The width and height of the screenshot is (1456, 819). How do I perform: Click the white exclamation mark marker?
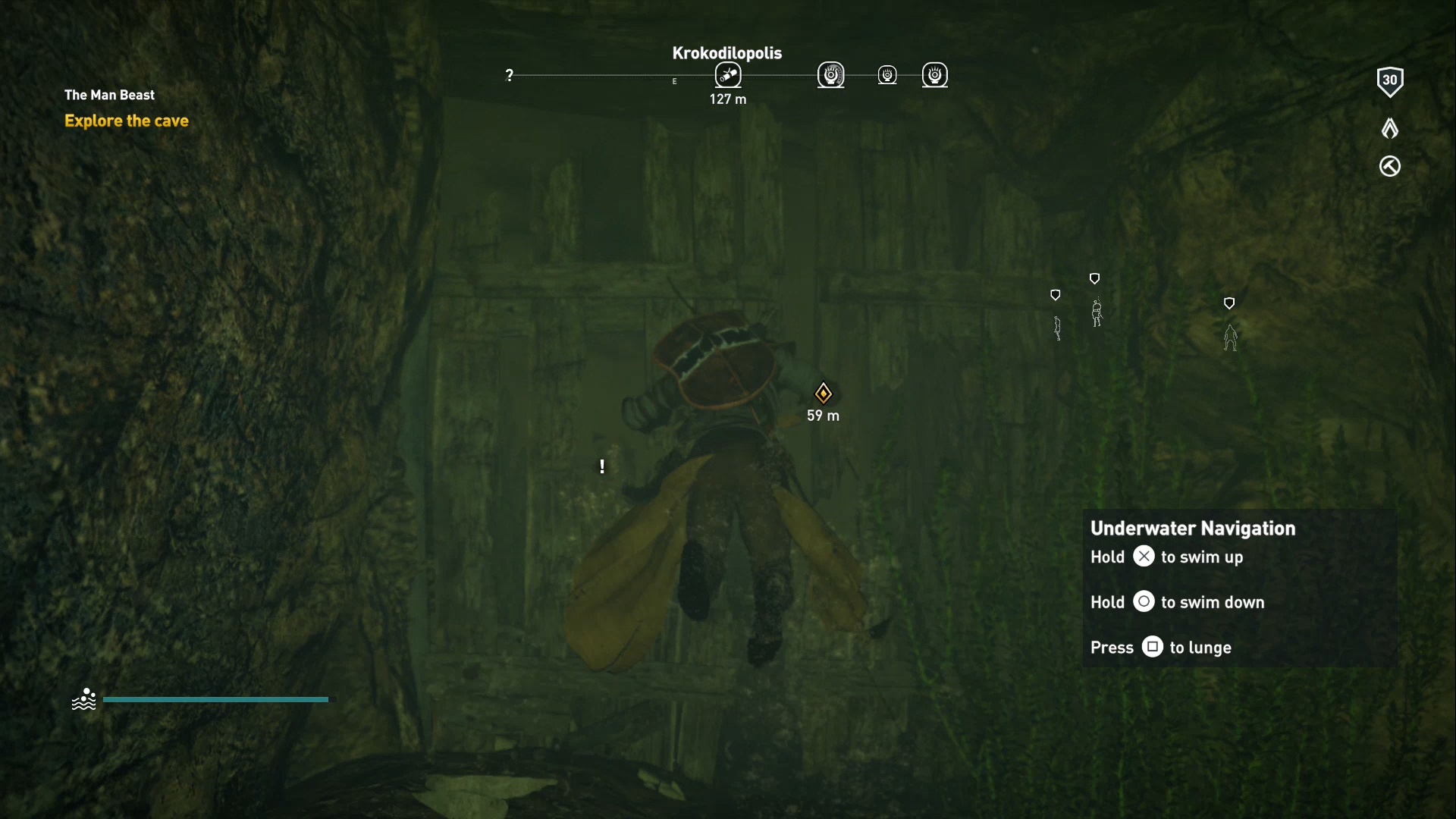click(602, 466)
